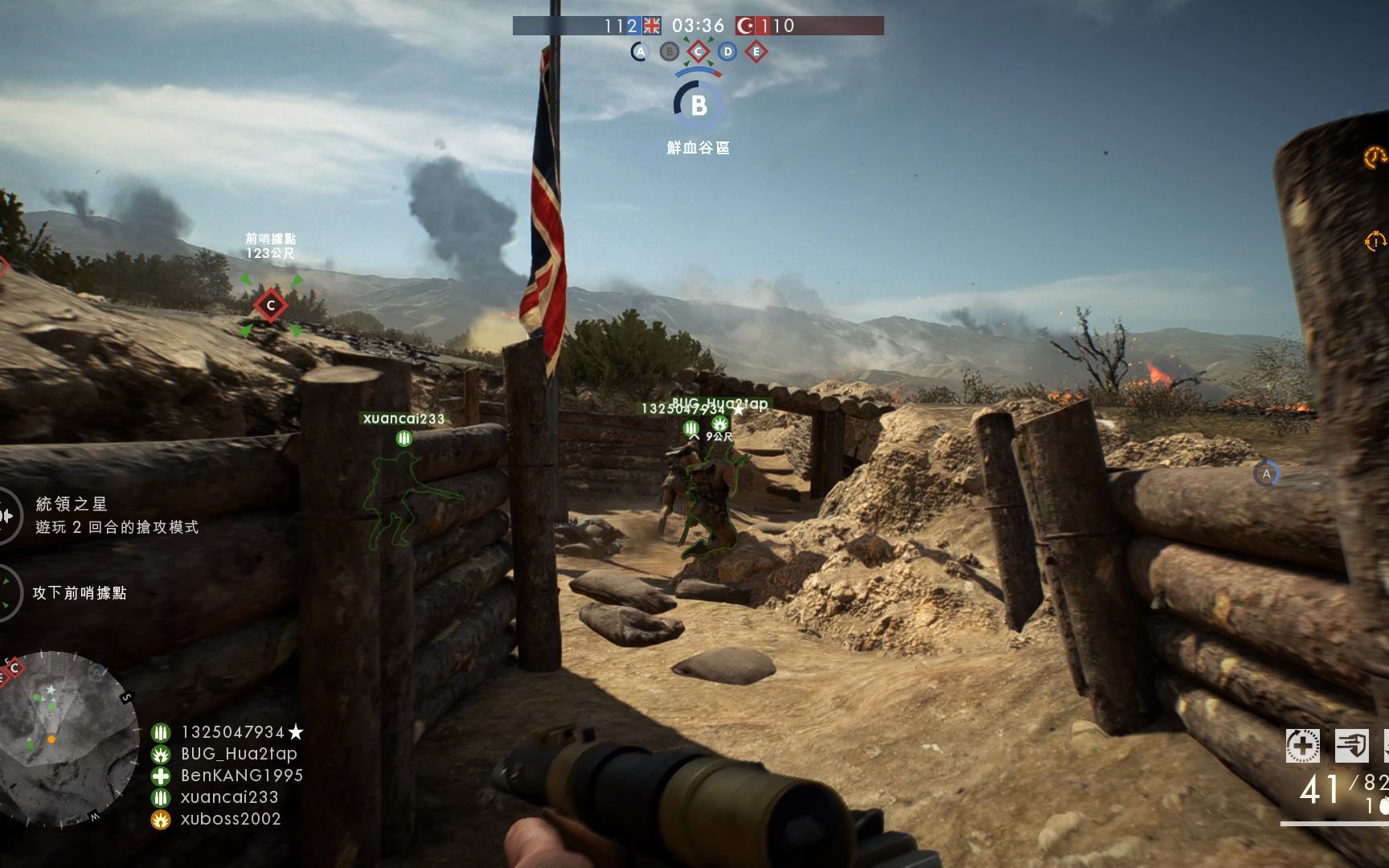
Task: Select squad leader 1325047934 in squad list
Action: [x=232, y=732]
